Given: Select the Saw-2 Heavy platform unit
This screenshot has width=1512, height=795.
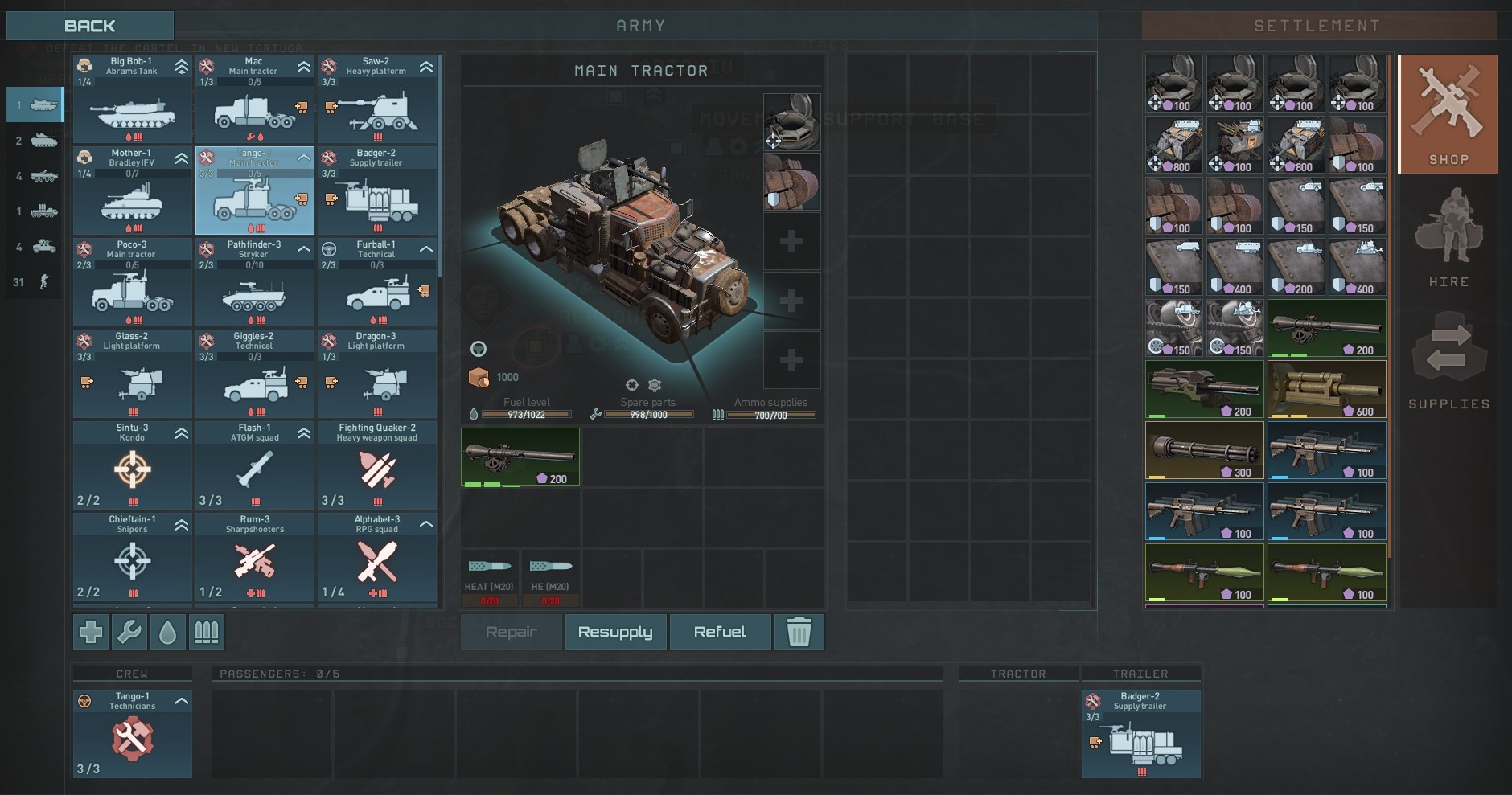Looking at the screenshot, I should coord(377,99).
